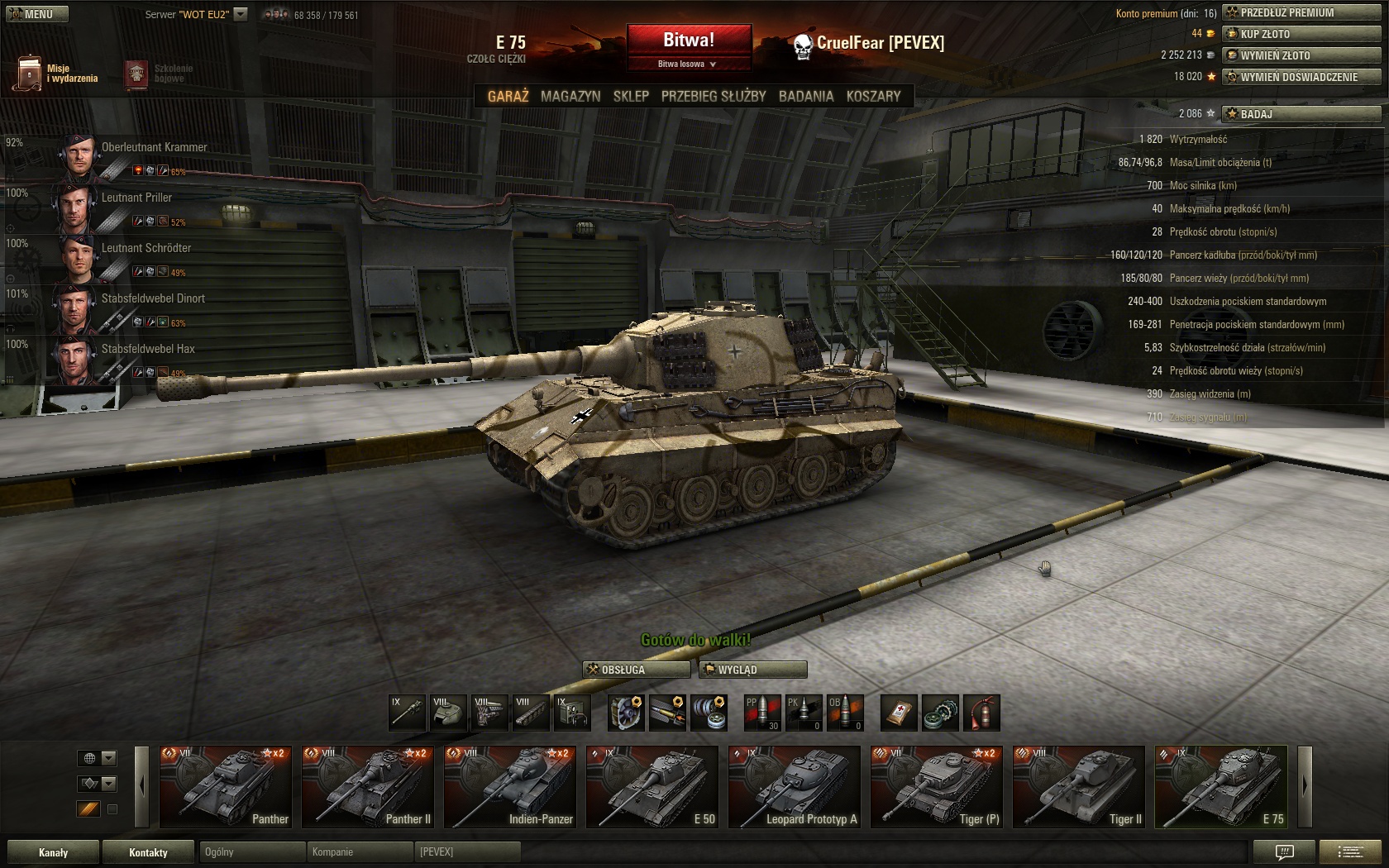Extend premium with PRZEDŁUŻ PREMIUM
This screenshot has height=868, width=1389.
tap(1301, 12)
